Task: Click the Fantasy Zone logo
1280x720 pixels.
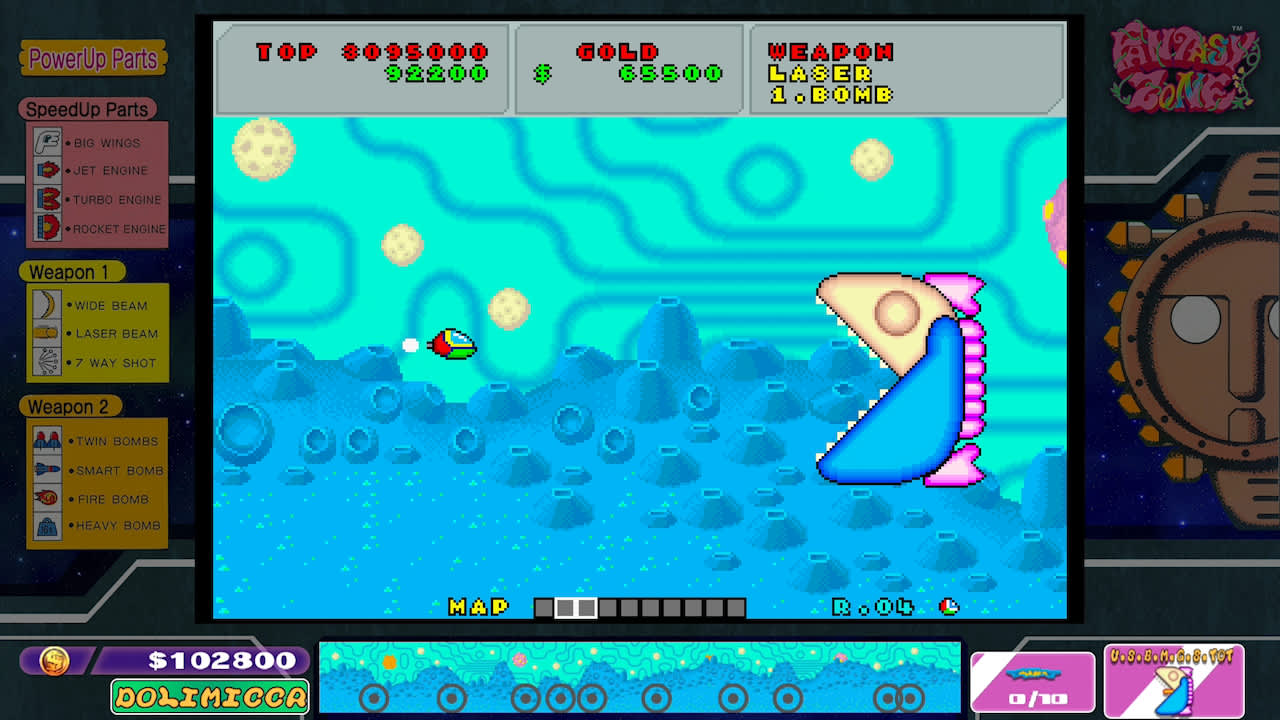Action: point(1184,68)
